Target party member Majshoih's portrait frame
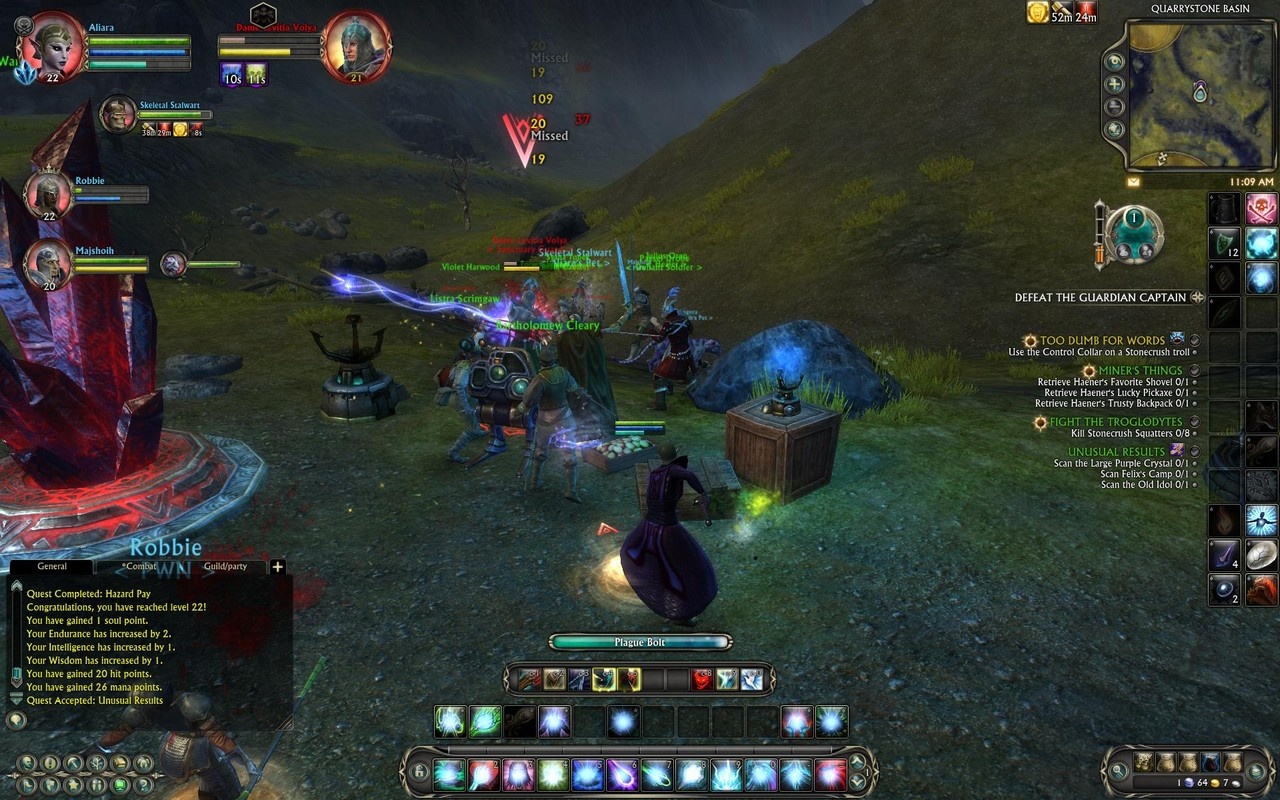 pyautogui.click(x=47, y=264)
